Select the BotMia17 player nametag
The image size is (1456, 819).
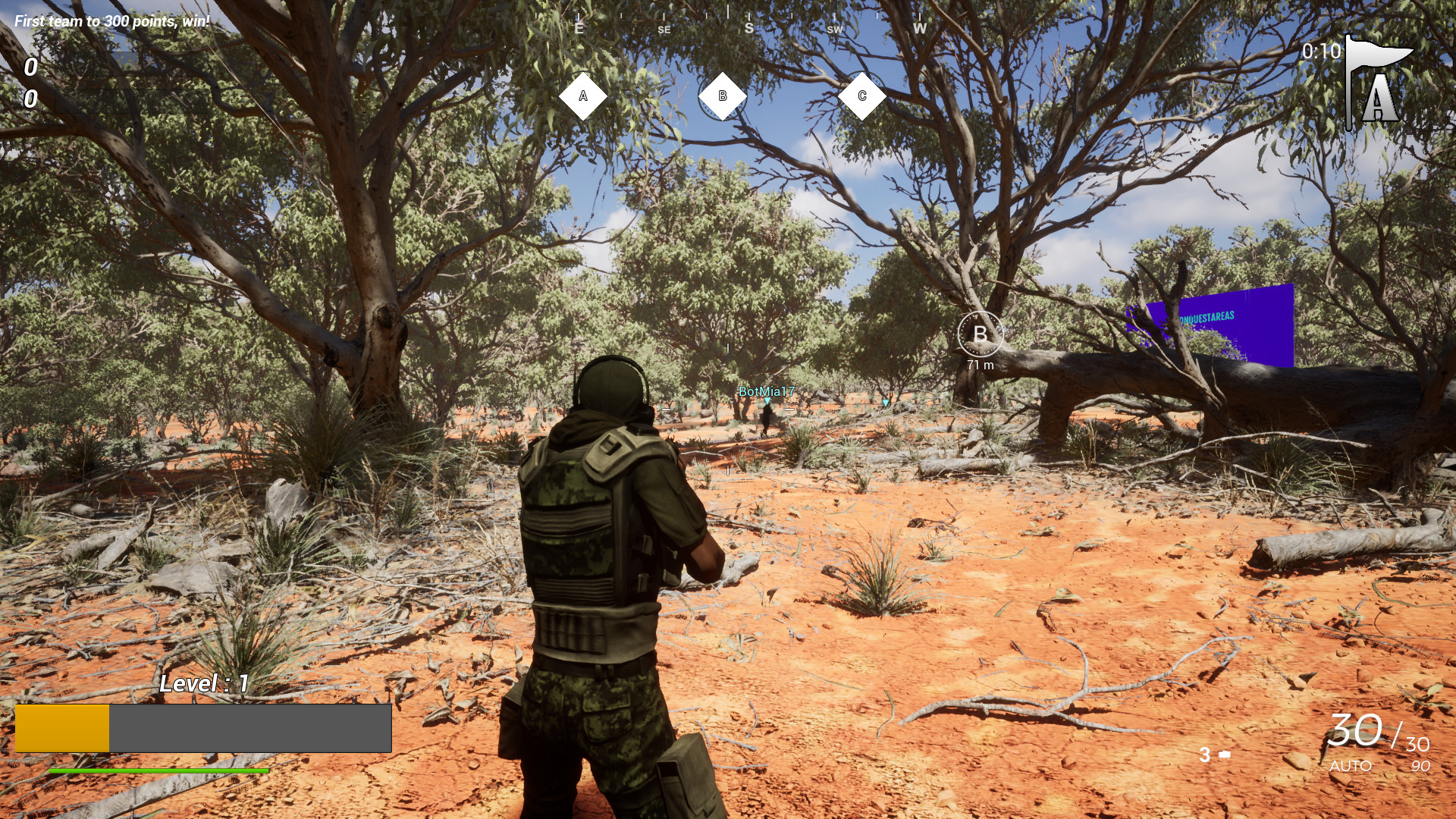tap(766, 393)
